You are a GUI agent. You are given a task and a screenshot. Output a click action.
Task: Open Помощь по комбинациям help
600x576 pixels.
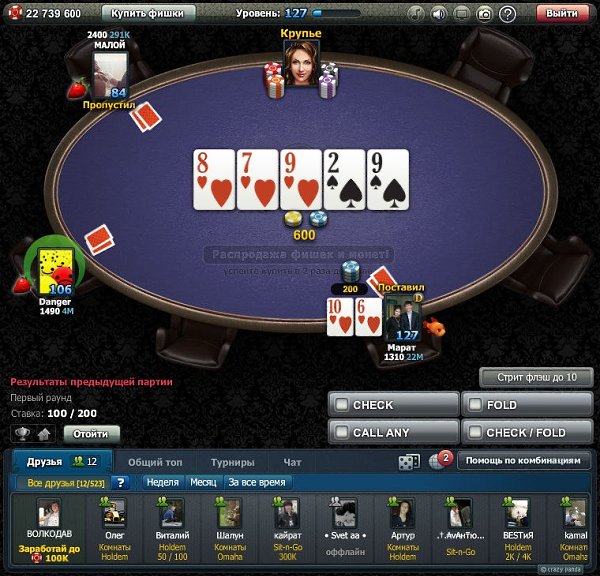522,461
